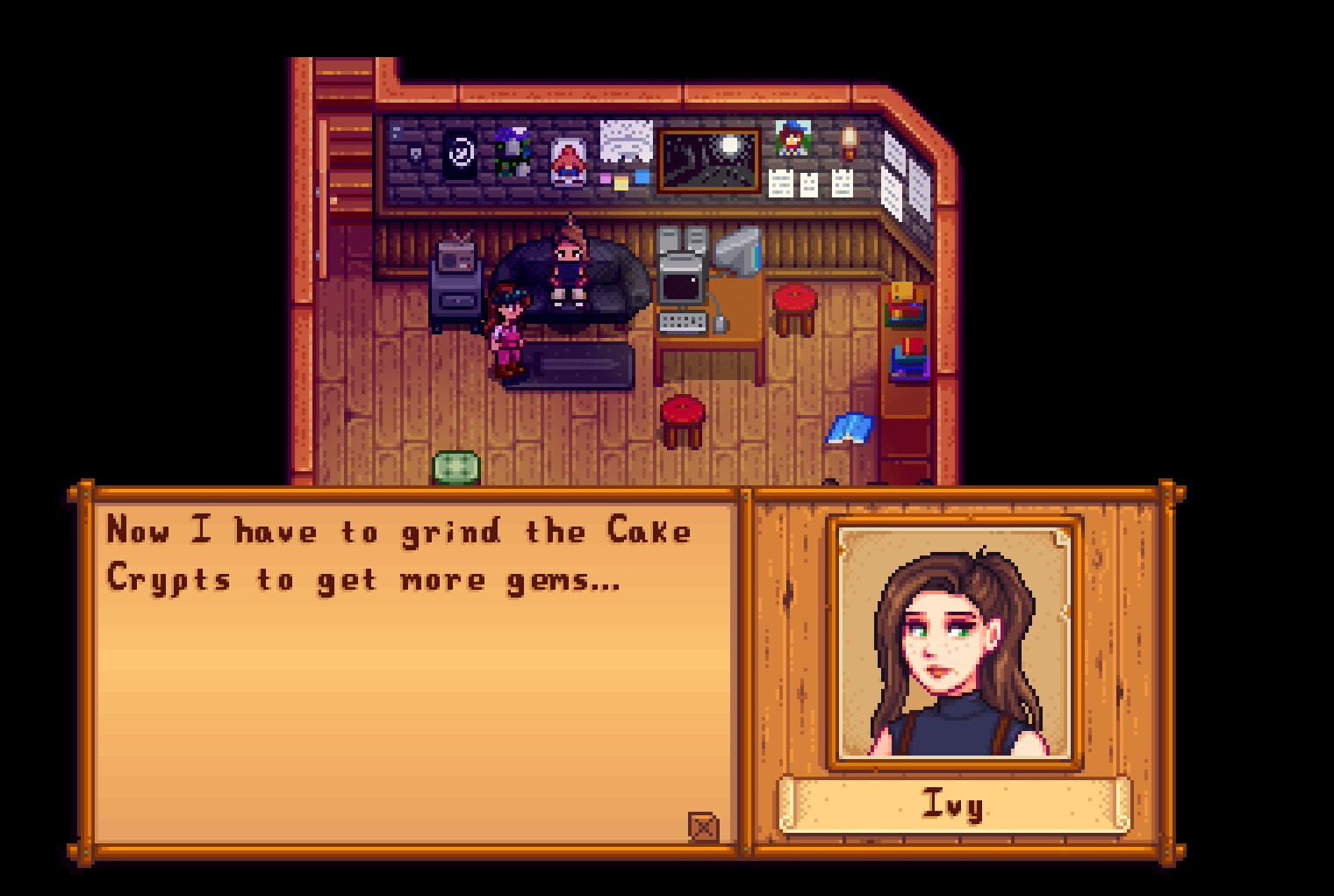
Task: Close the dialogue box via the X icon
Action: [702, 826]
